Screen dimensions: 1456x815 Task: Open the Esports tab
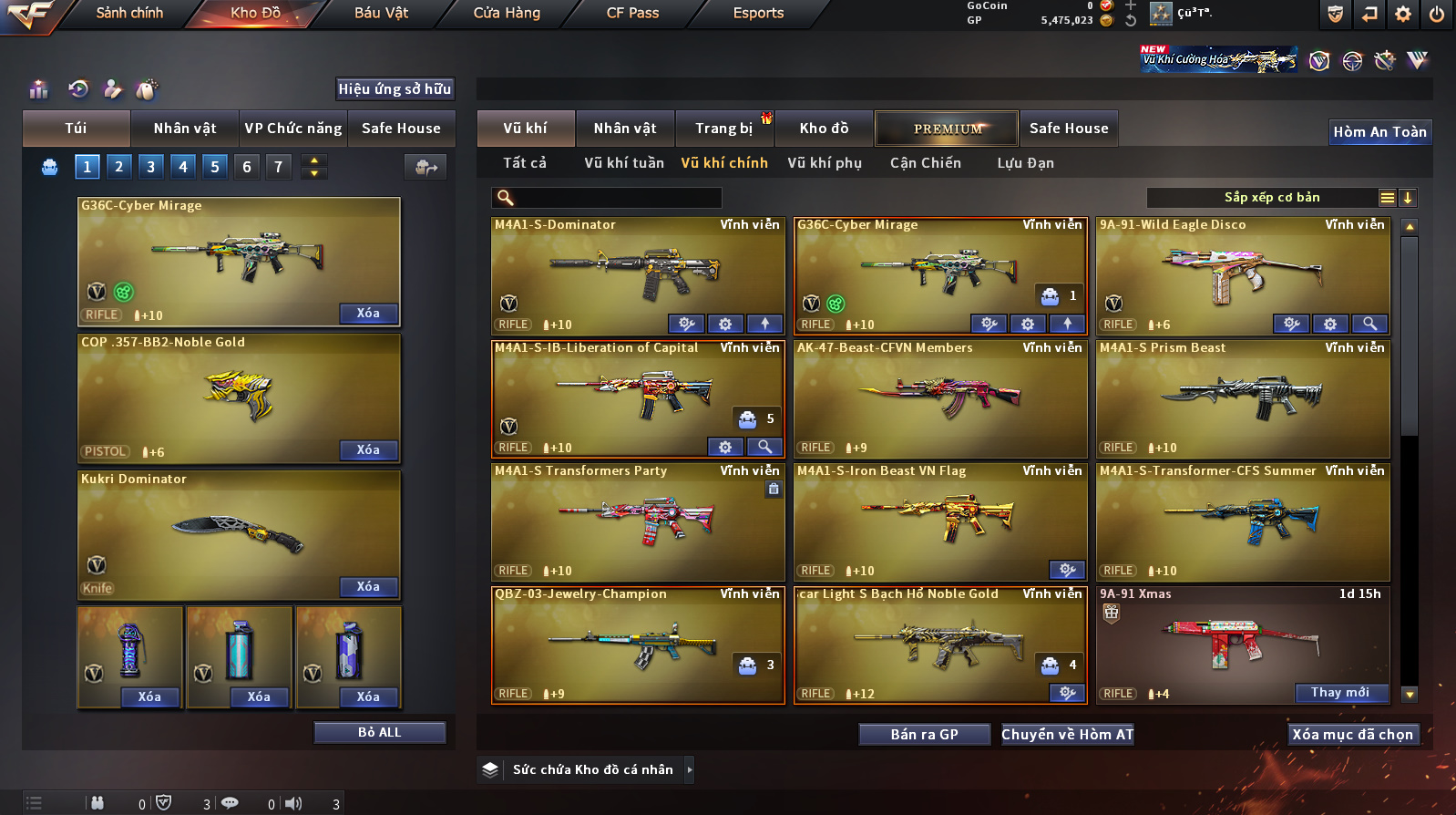coord(758,13)
